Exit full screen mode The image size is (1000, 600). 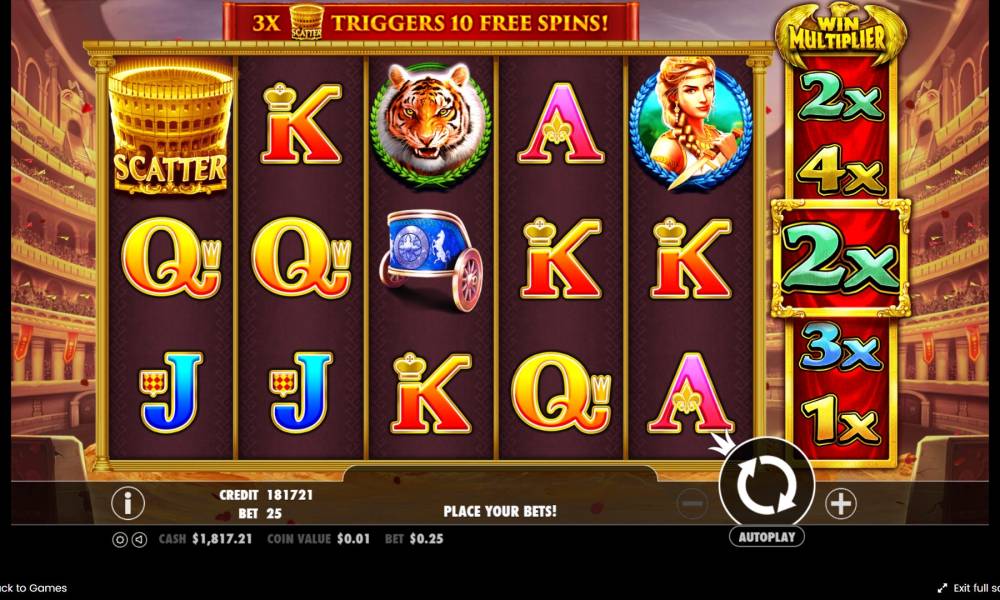coord(970,588)
